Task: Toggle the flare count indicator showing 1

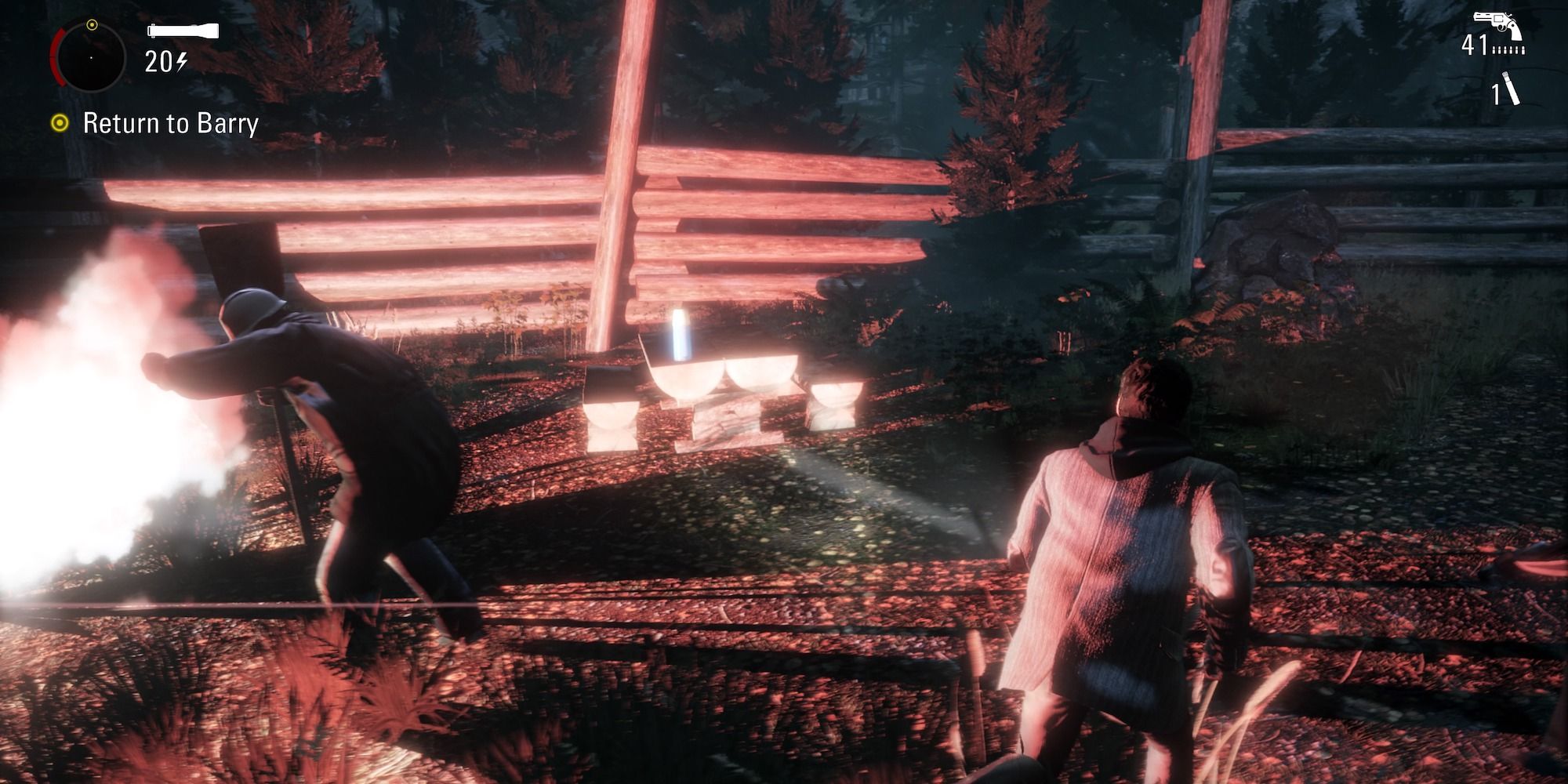Action: tap(1496, 95)
